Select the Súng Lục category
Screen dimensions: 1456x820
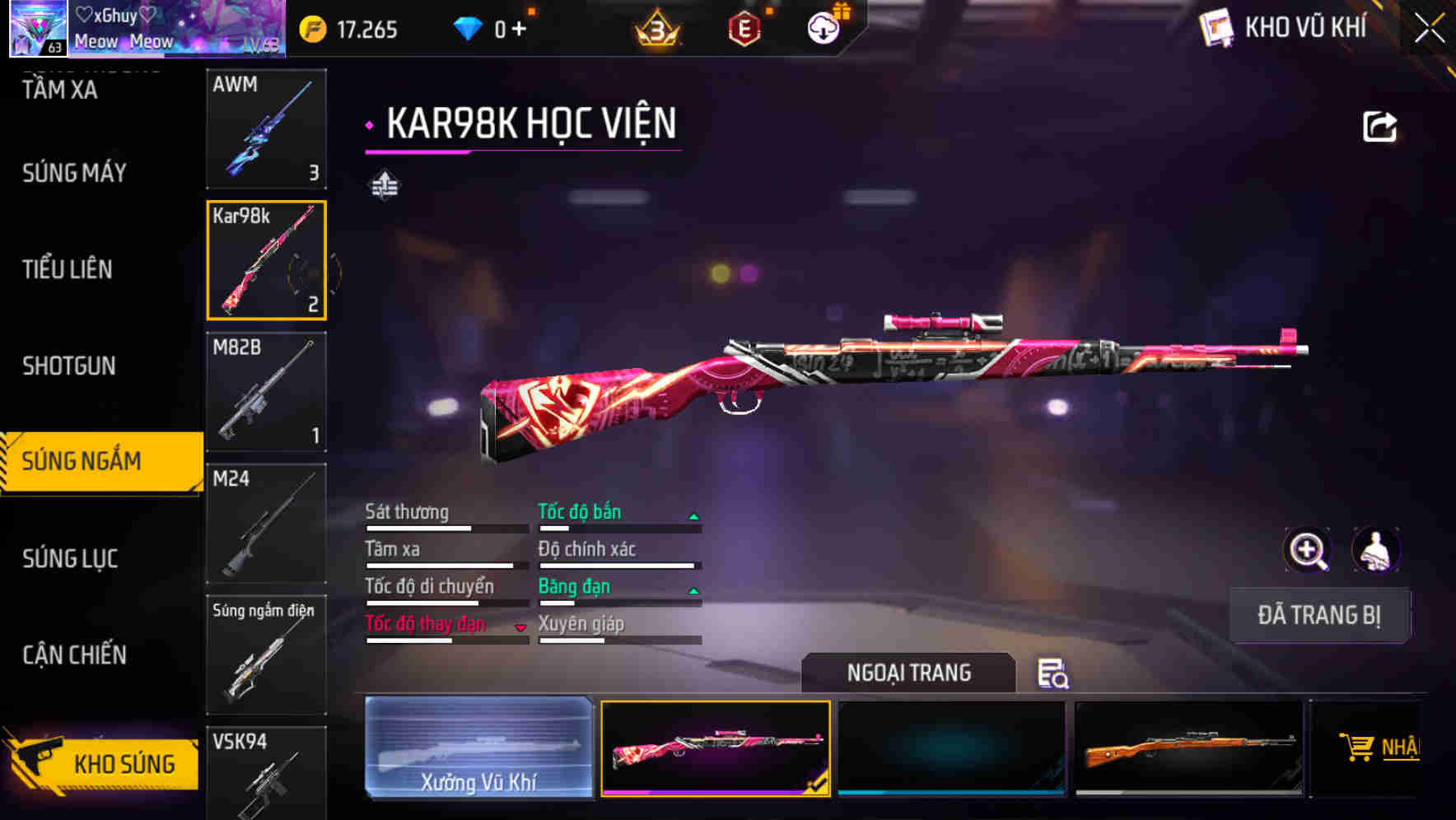(70, 558)
